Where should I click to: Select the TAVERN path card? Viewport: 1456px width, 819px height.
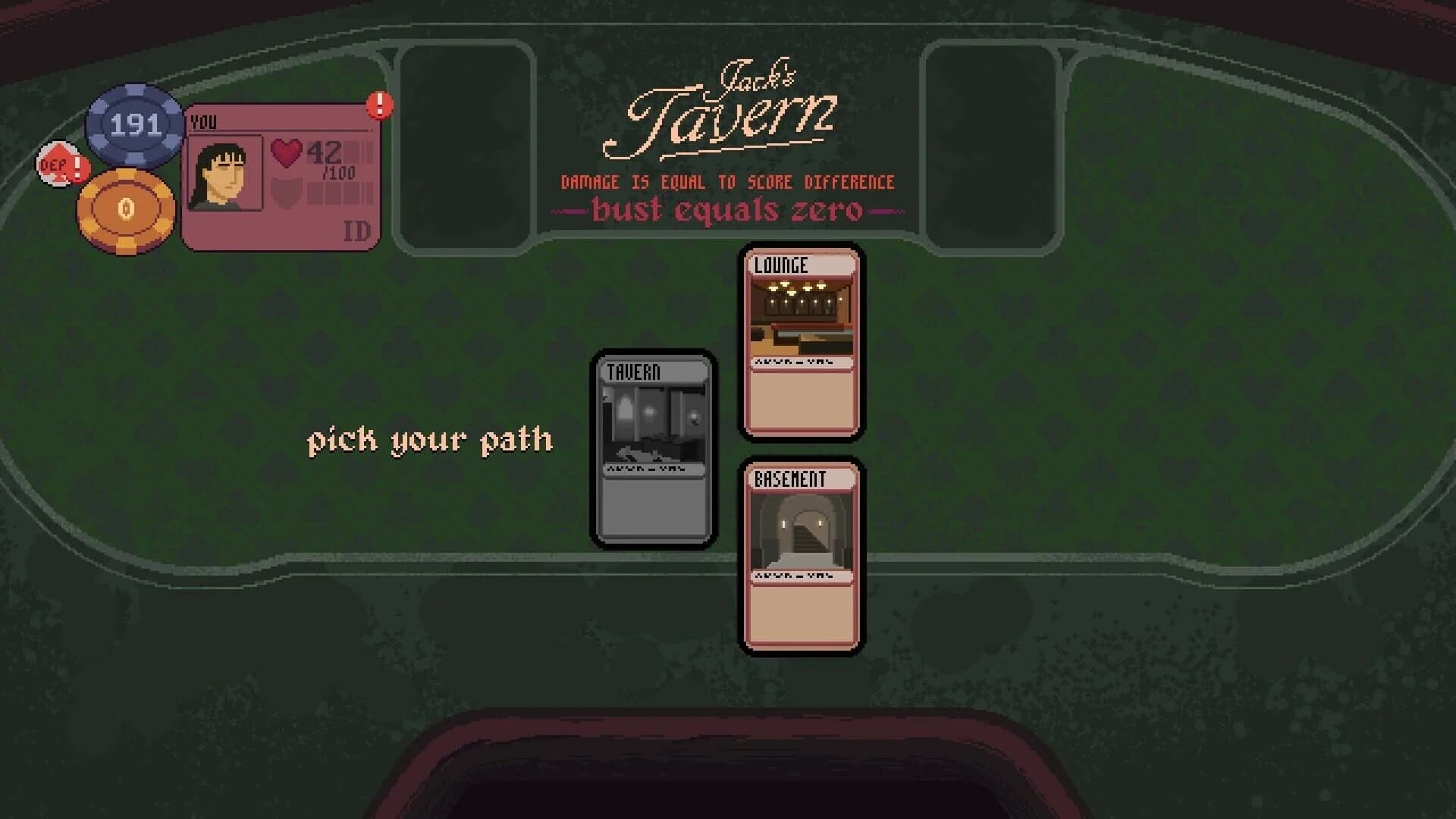click(653, 447)
